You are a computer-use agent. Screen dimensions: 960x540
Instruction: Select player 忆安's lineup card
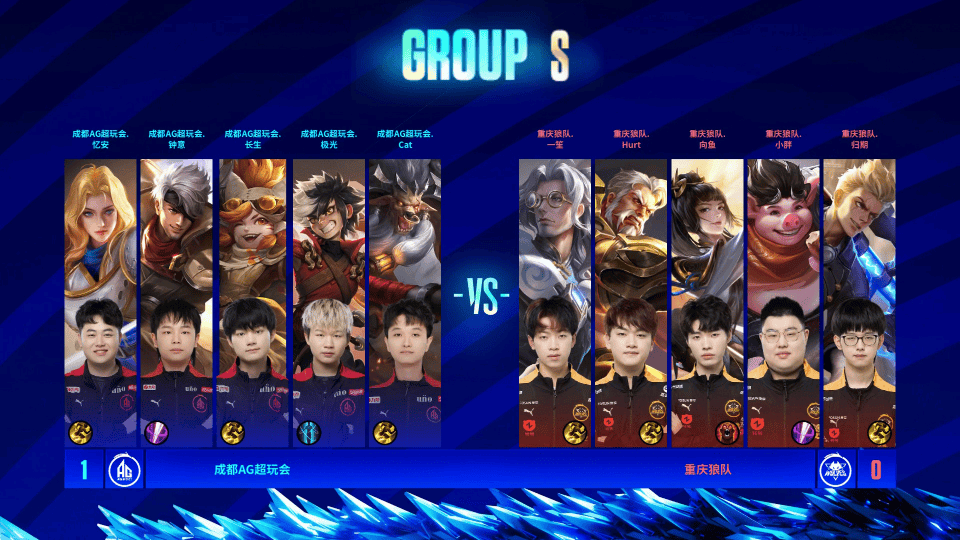(100, 302)
